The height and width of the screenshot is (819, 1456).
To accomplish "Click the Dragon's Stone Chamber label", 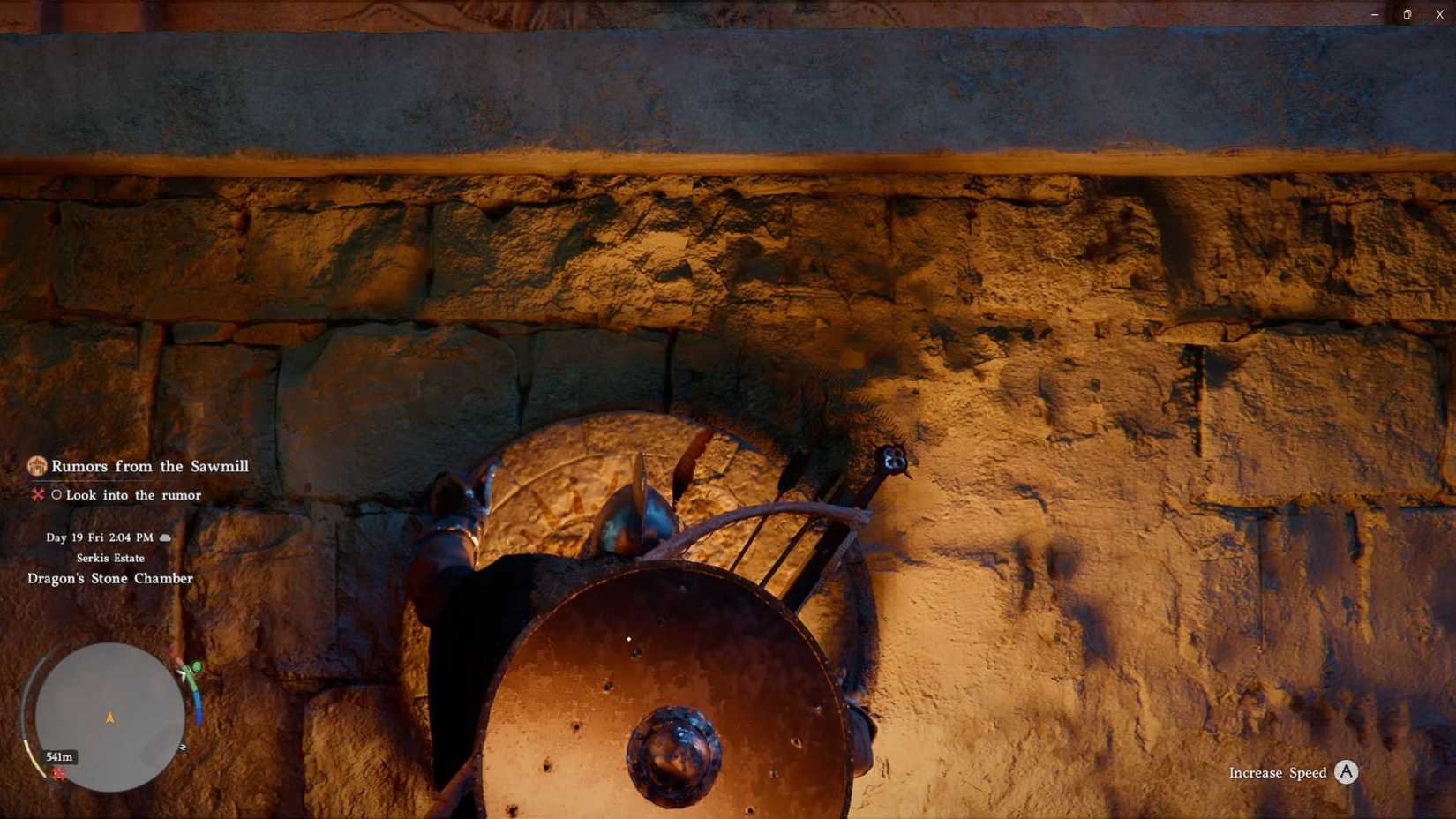I will point(109,578).
